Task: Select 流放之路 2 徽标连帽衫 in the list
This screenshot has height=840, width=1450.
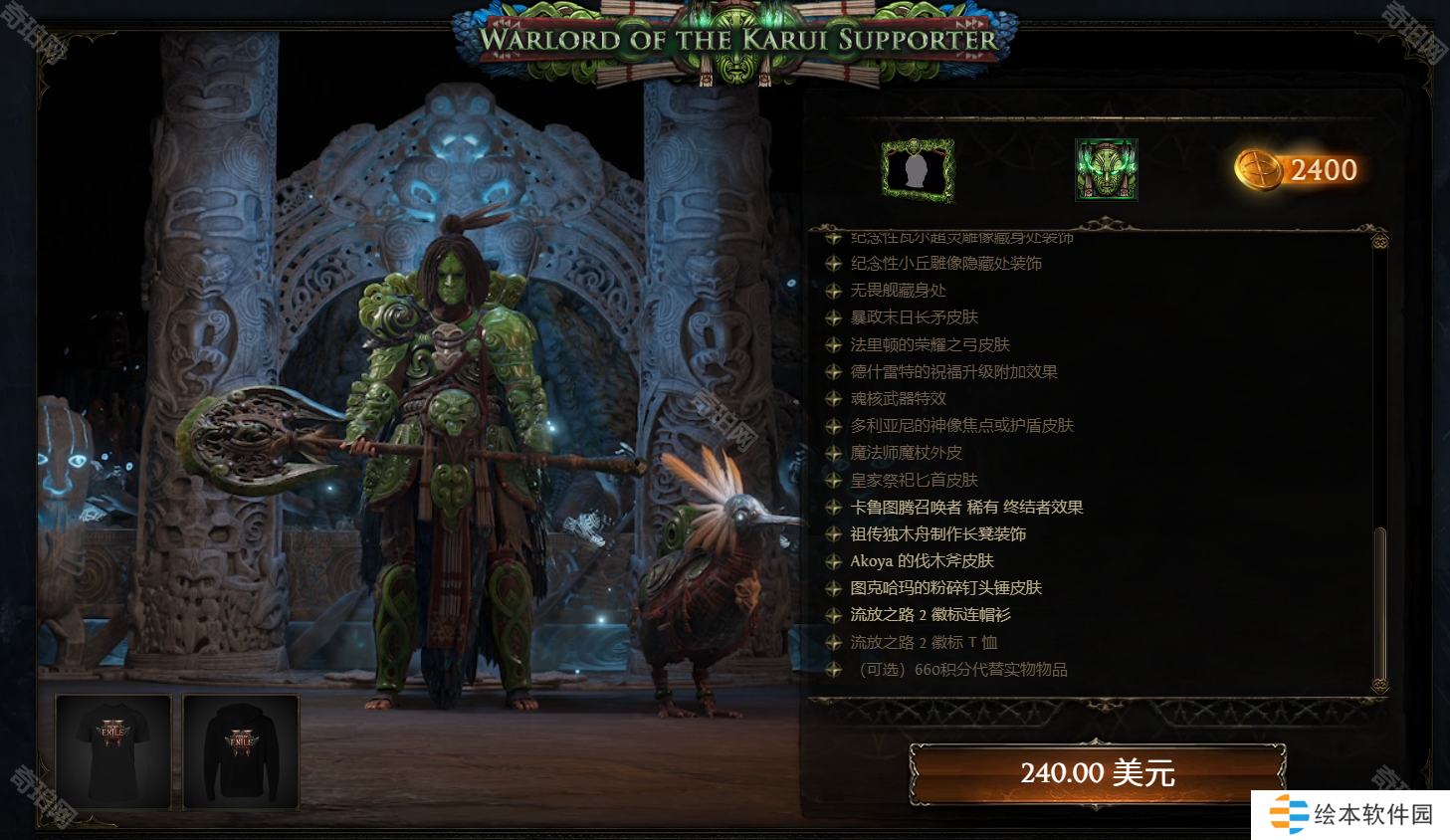Action: 930,615
